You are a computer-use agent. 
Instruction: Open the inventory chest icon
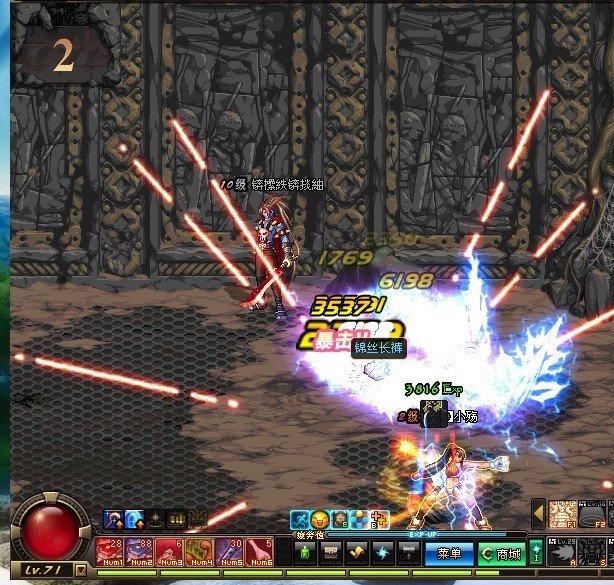pos(332,552)
